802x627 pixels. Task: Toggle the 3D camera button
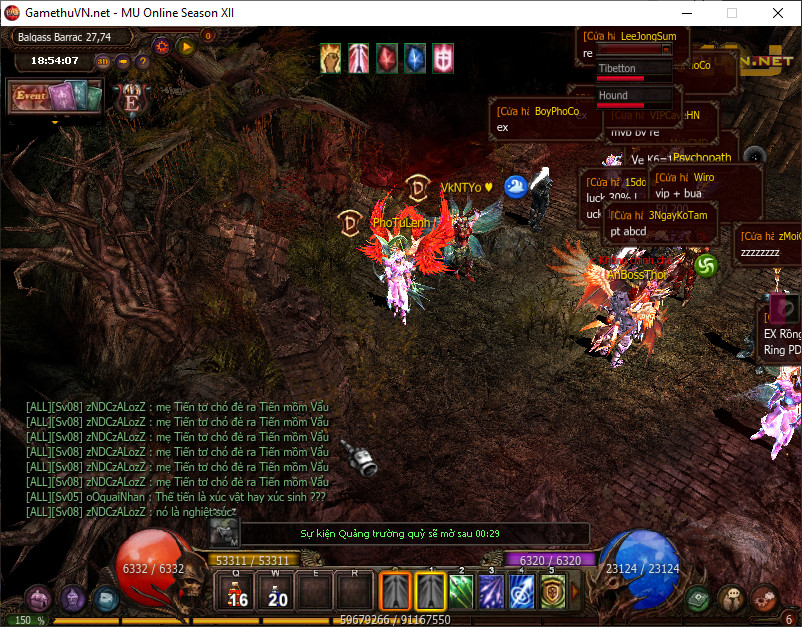(x=103, y=61)
